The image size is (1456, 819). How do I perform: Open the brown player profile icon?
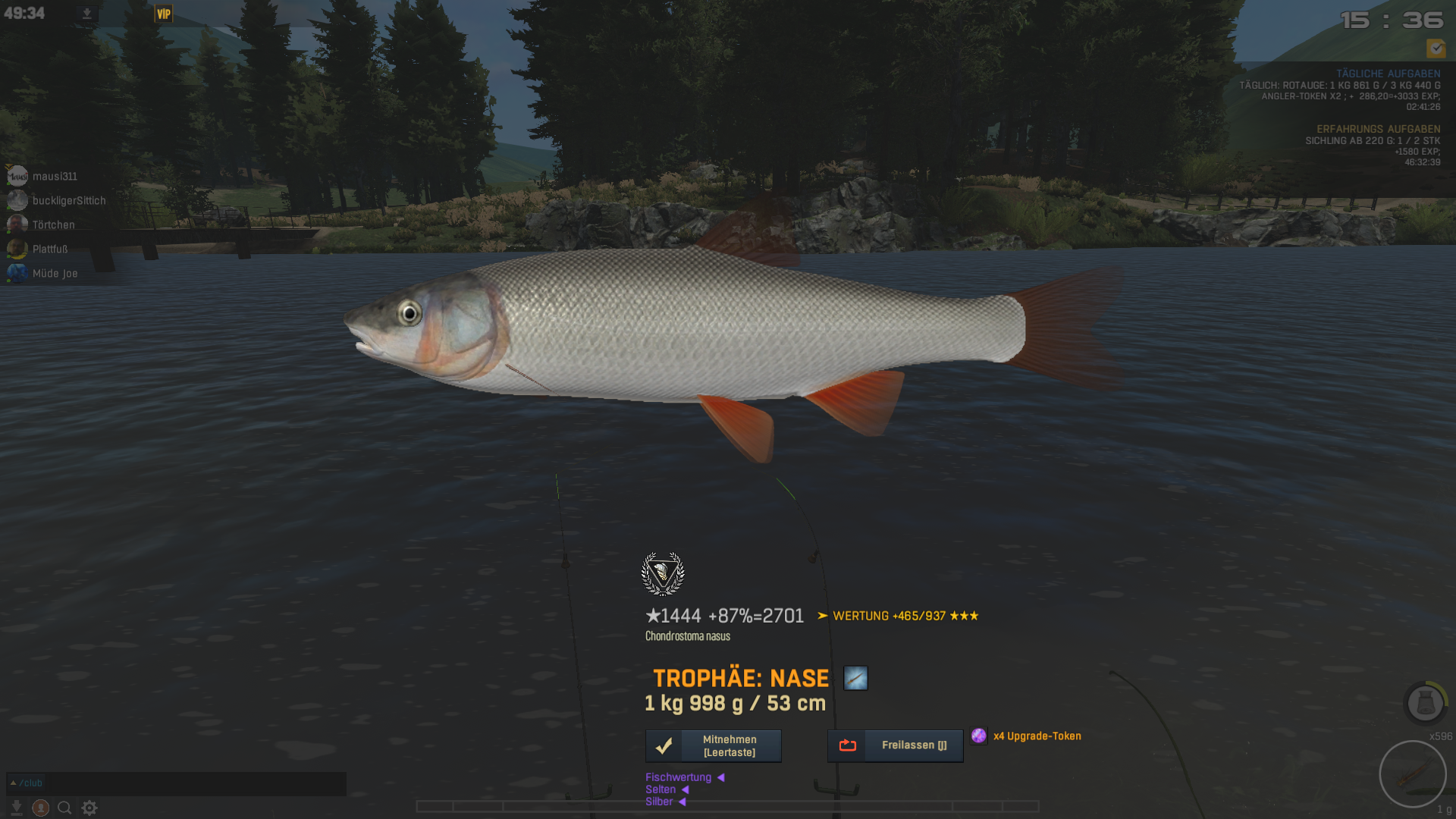[x=41, y=808]
